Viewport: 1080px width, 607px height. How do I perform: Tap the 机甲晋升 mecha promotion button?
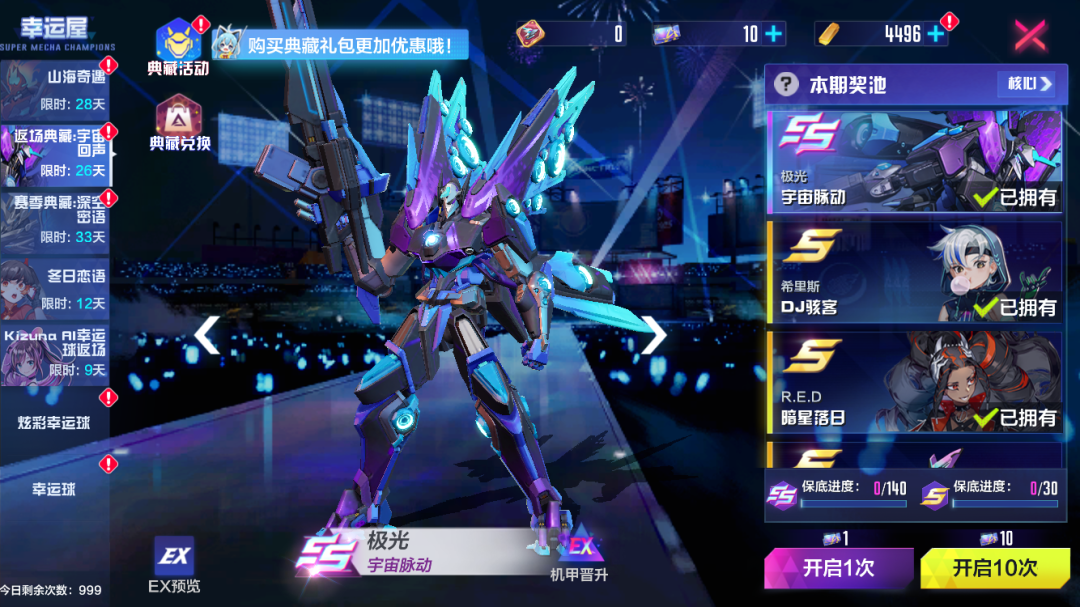579,553
